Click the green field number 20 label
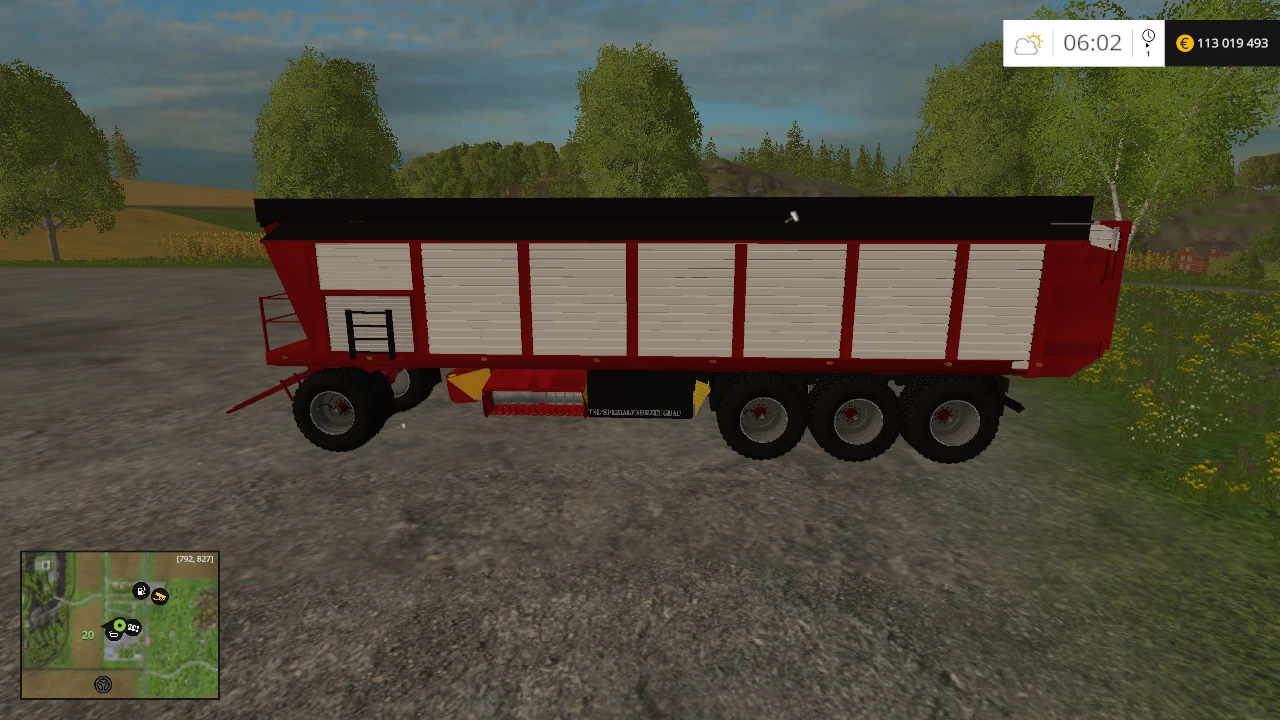1280x720 pixels. point(88,635)
